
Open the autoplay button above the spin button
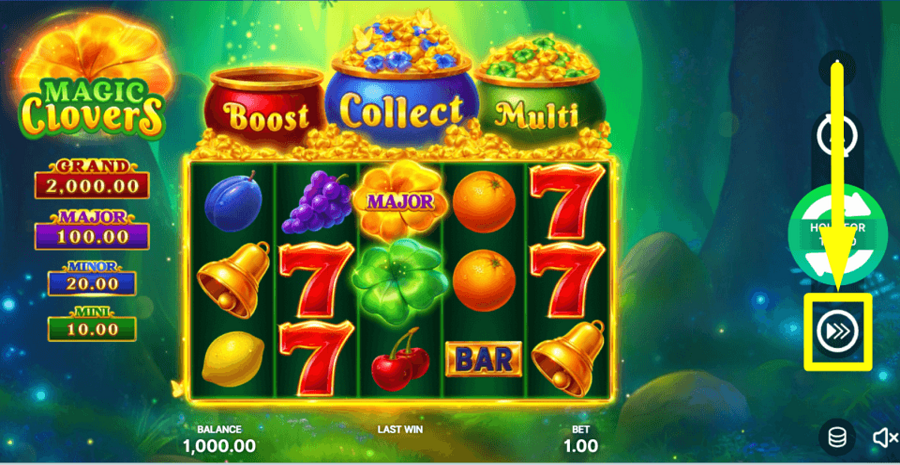pyautogui.click(x=837, y=136)
